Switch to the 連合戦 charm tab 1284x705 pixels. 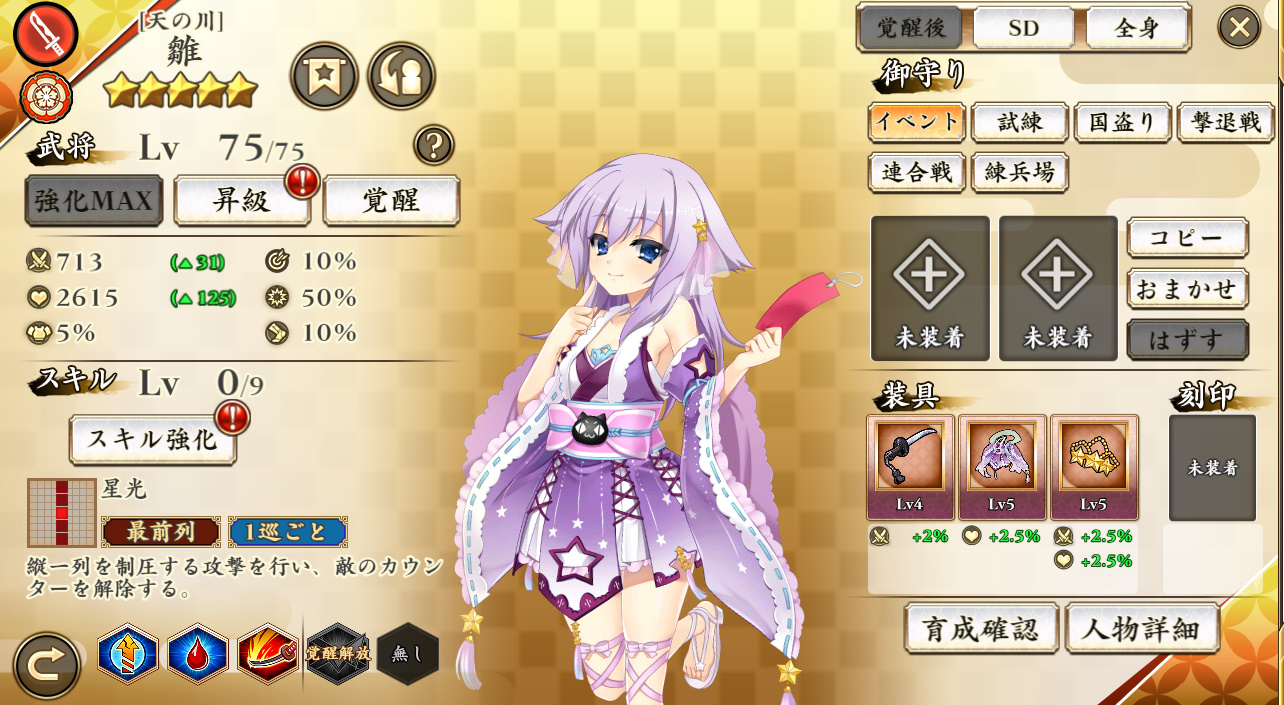click(x=917, y=172)
